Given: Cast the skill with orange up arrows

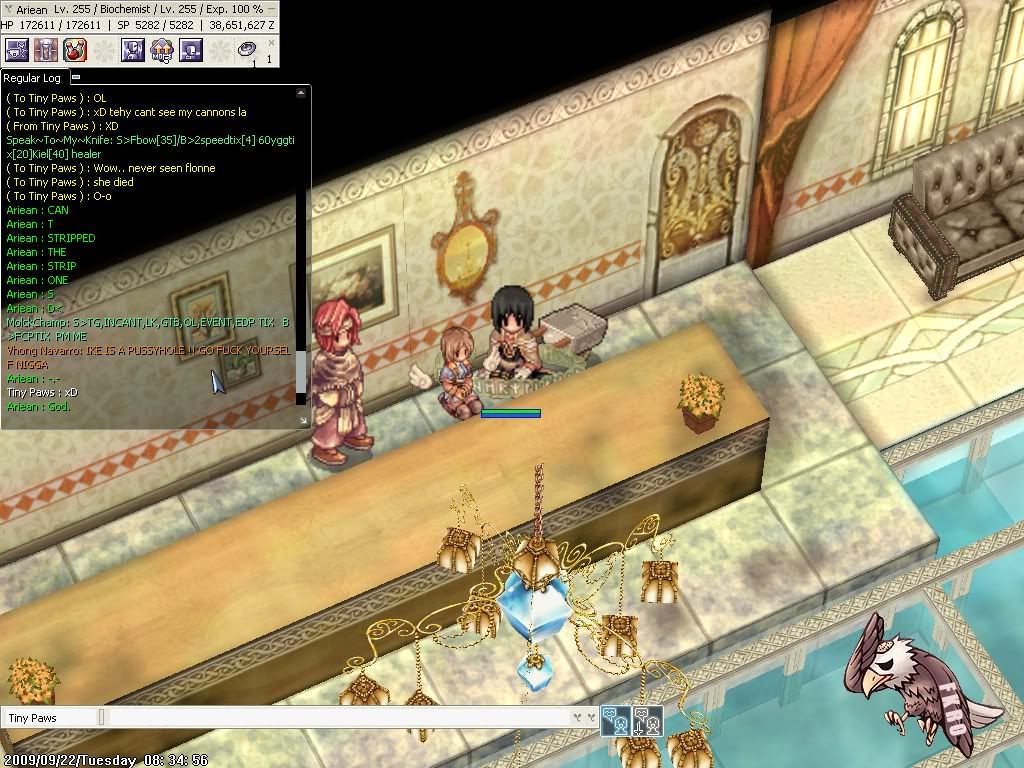Looking at the screenshot, I should [162, 49].
